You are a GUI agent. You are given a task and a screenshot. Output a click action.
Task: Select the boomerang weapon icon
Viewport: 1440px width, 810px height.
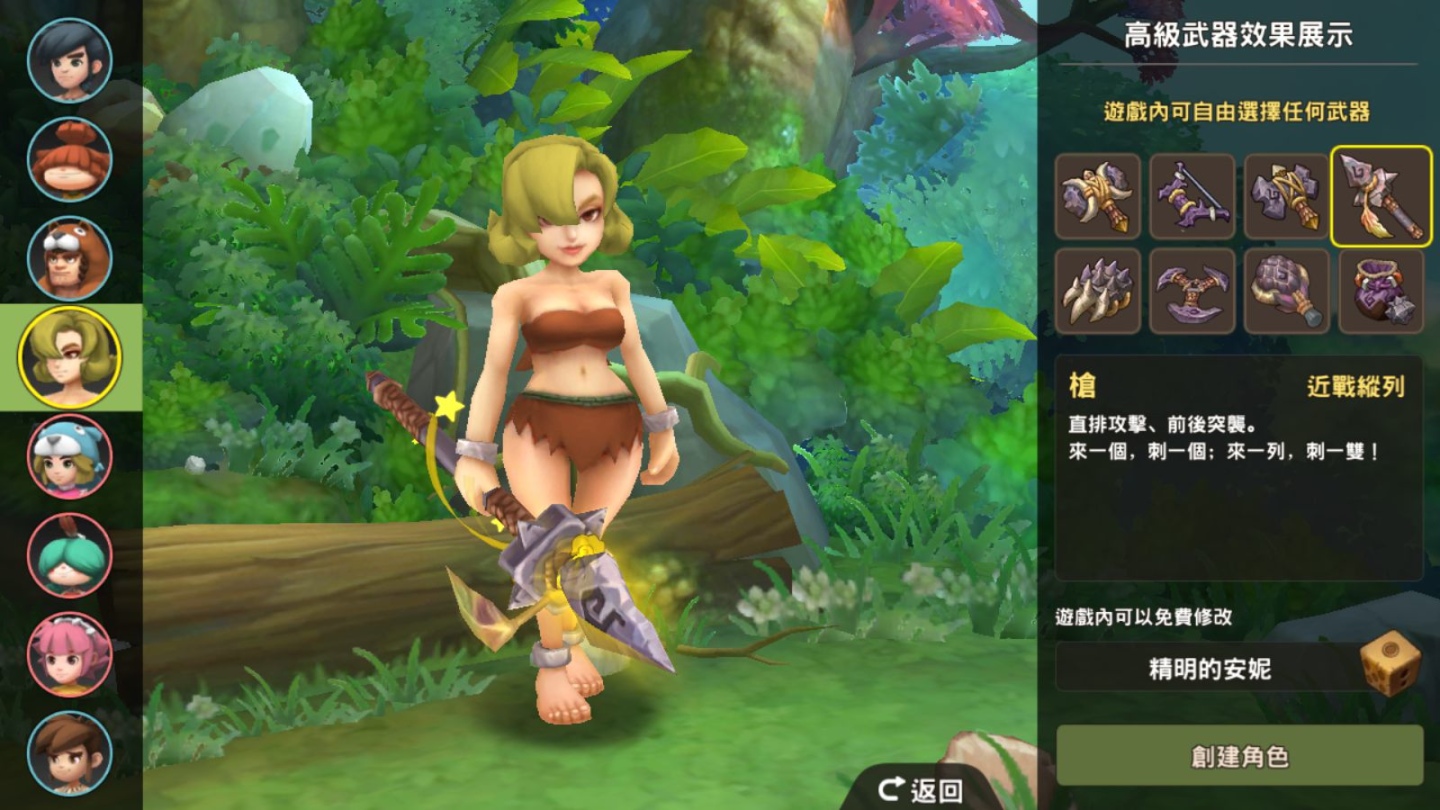tap(1192, 290)
